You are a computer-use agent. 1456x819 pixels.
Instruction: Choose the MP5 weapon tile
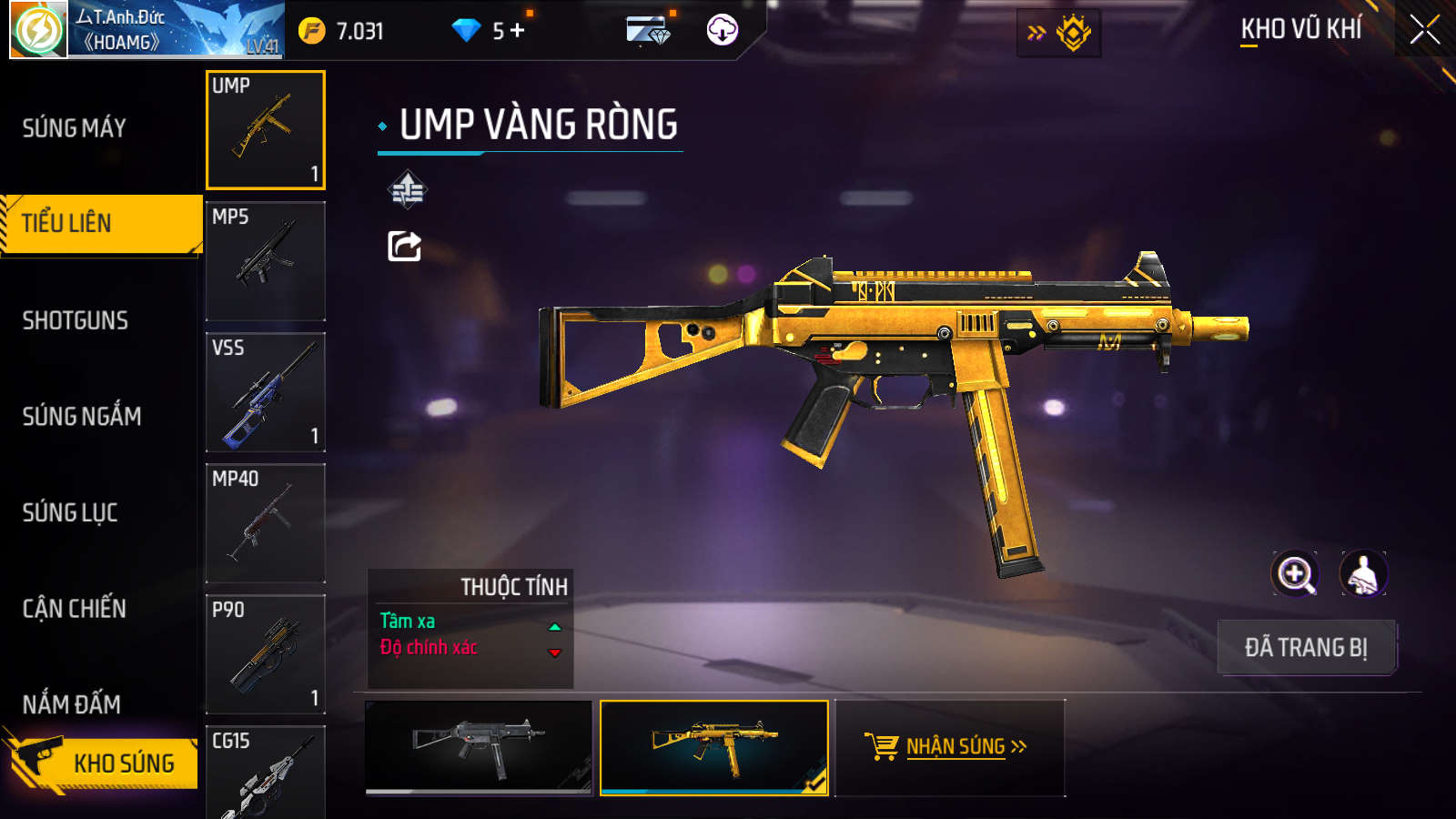coord(266,261)
